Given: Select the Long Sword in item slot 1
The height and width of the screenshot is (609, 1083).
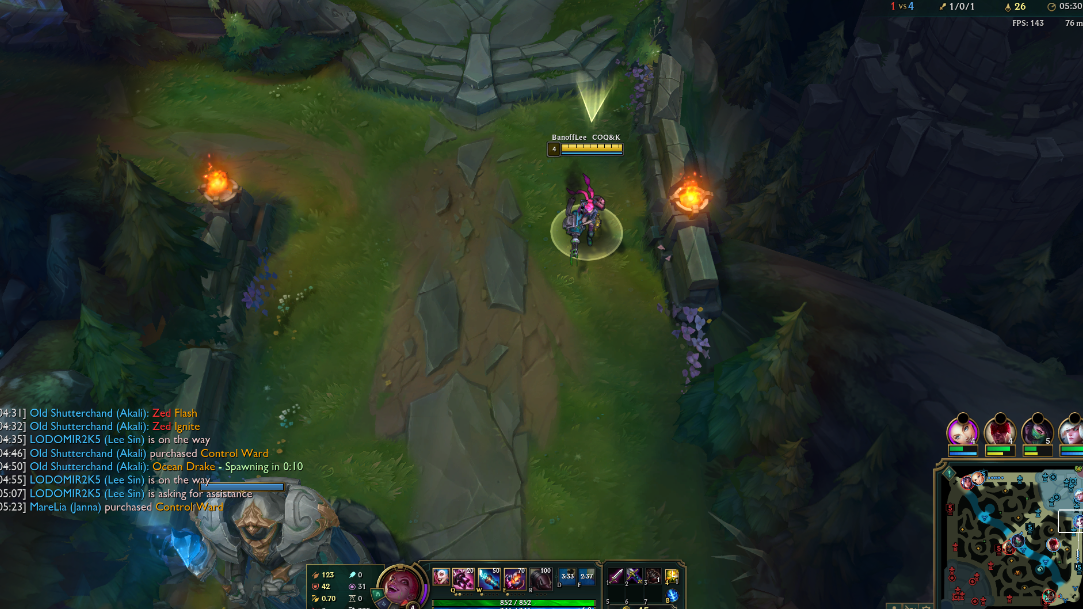Looking at the screenshot, I should [617, 576].
